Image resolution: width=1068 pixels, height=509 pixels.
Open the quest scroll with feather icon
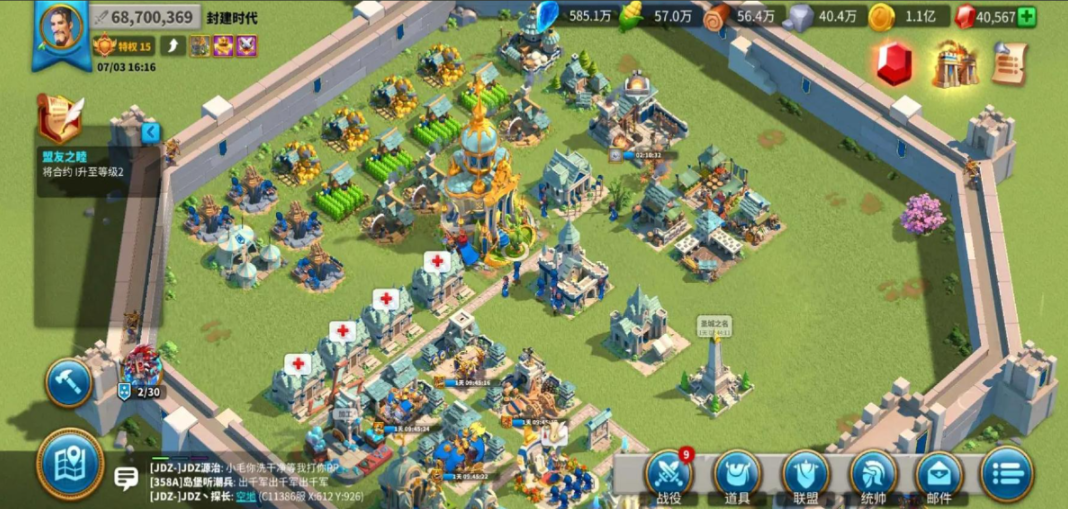coord(59,118)
